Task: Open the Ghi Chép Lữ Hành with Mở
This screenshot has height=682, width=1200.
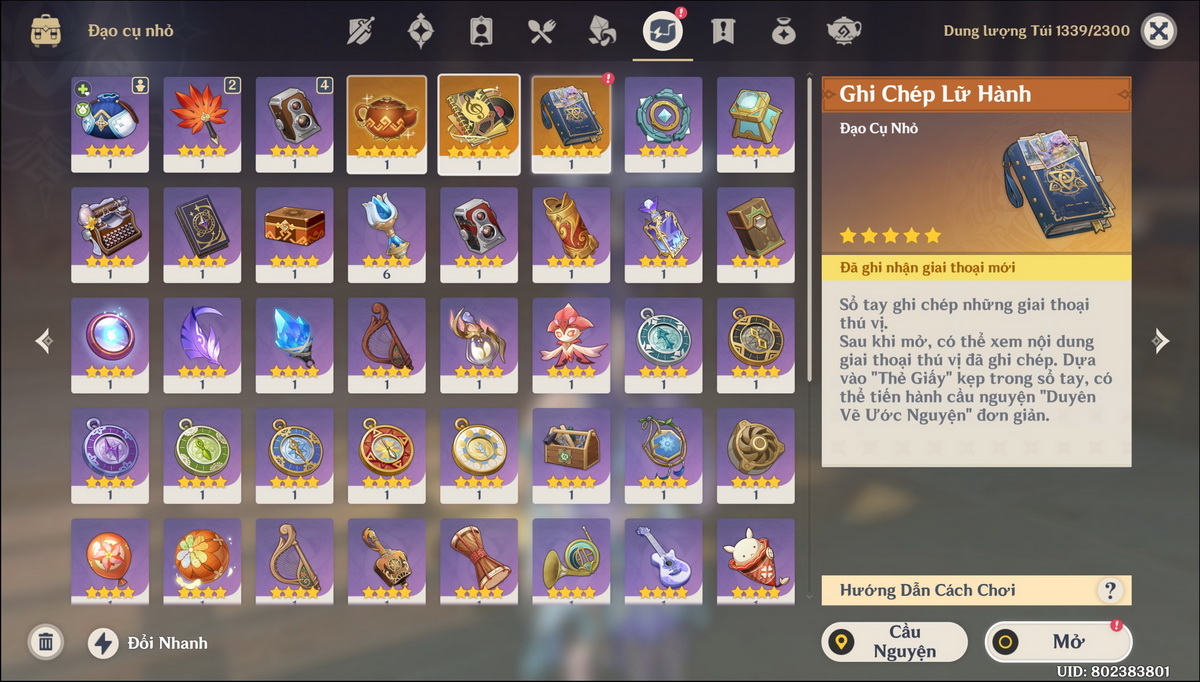Action: (x=1058, y=642)
